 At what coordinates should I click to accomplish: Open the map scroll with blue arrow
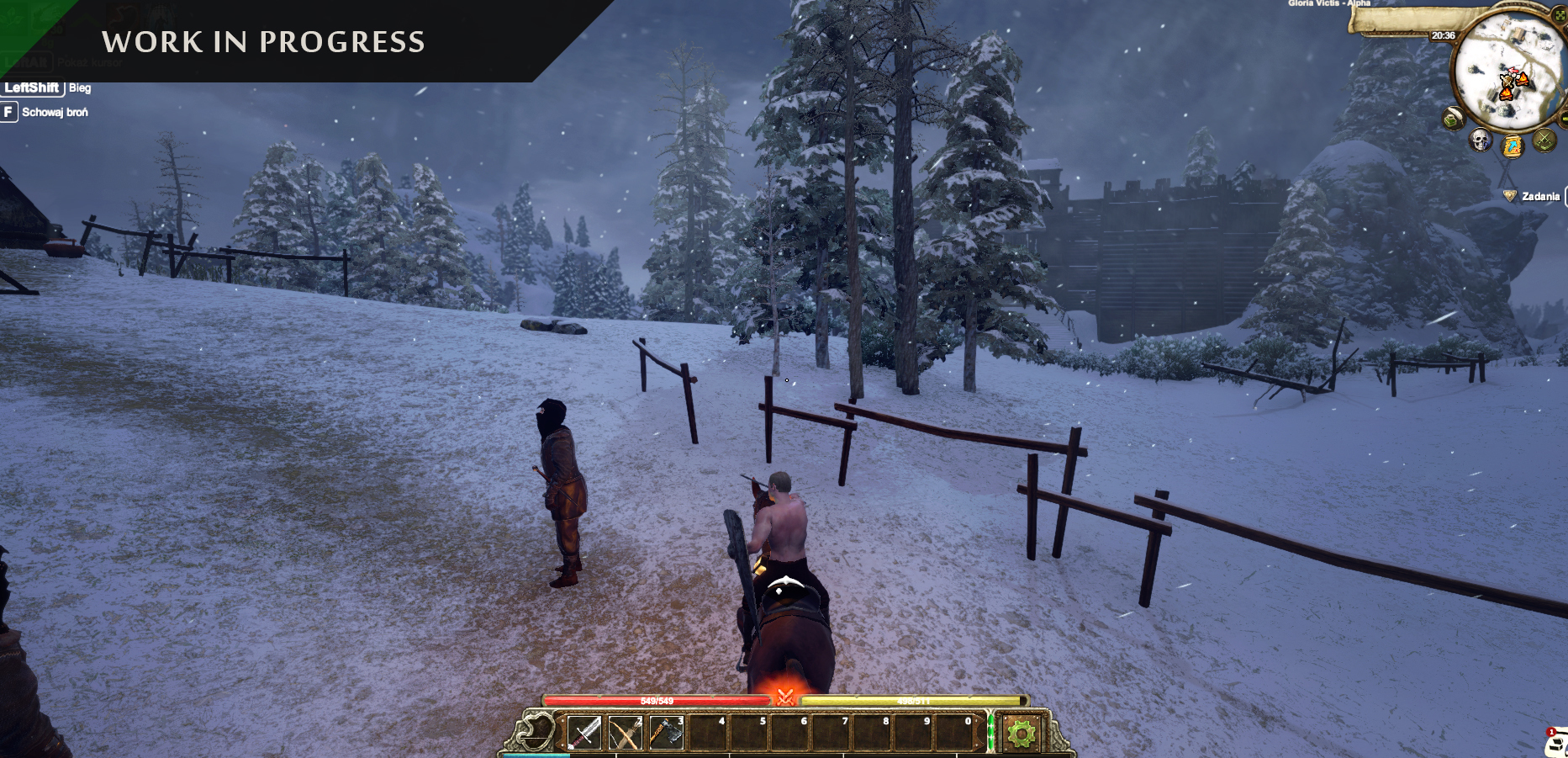point(1513,146)
